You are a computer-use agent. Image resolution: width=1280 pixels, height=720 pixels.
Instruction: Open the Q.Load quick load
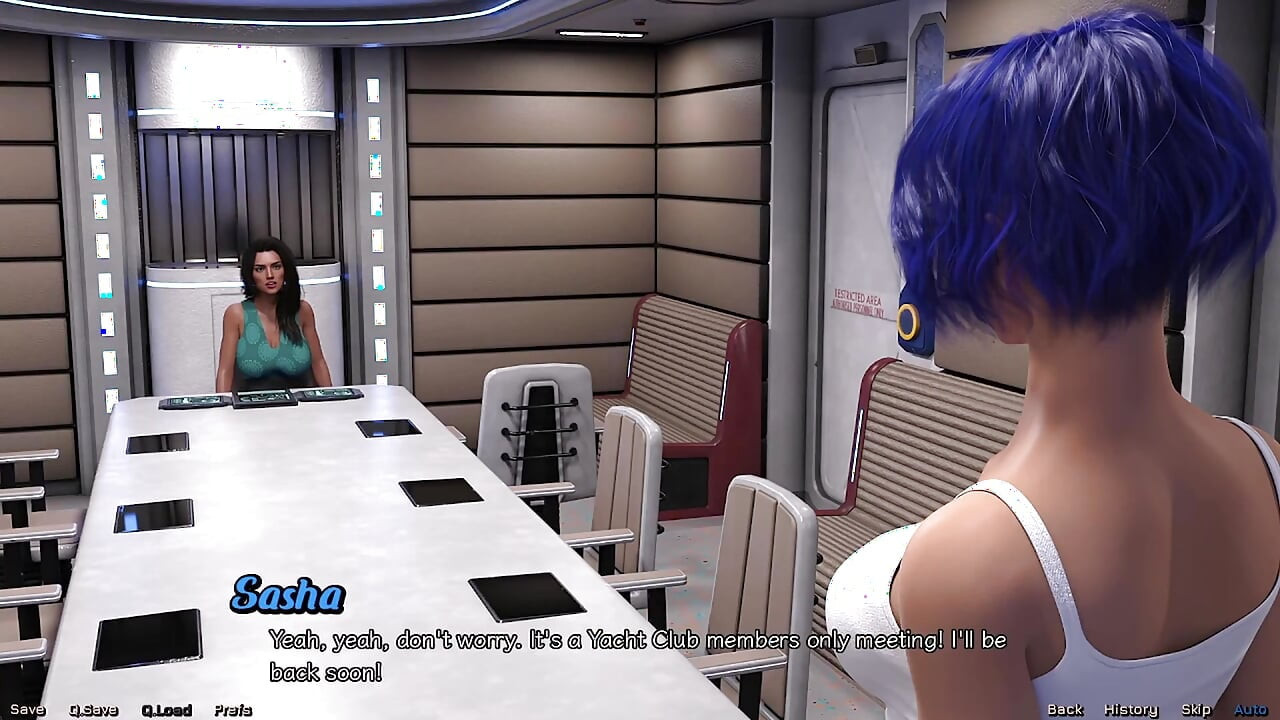169,710
